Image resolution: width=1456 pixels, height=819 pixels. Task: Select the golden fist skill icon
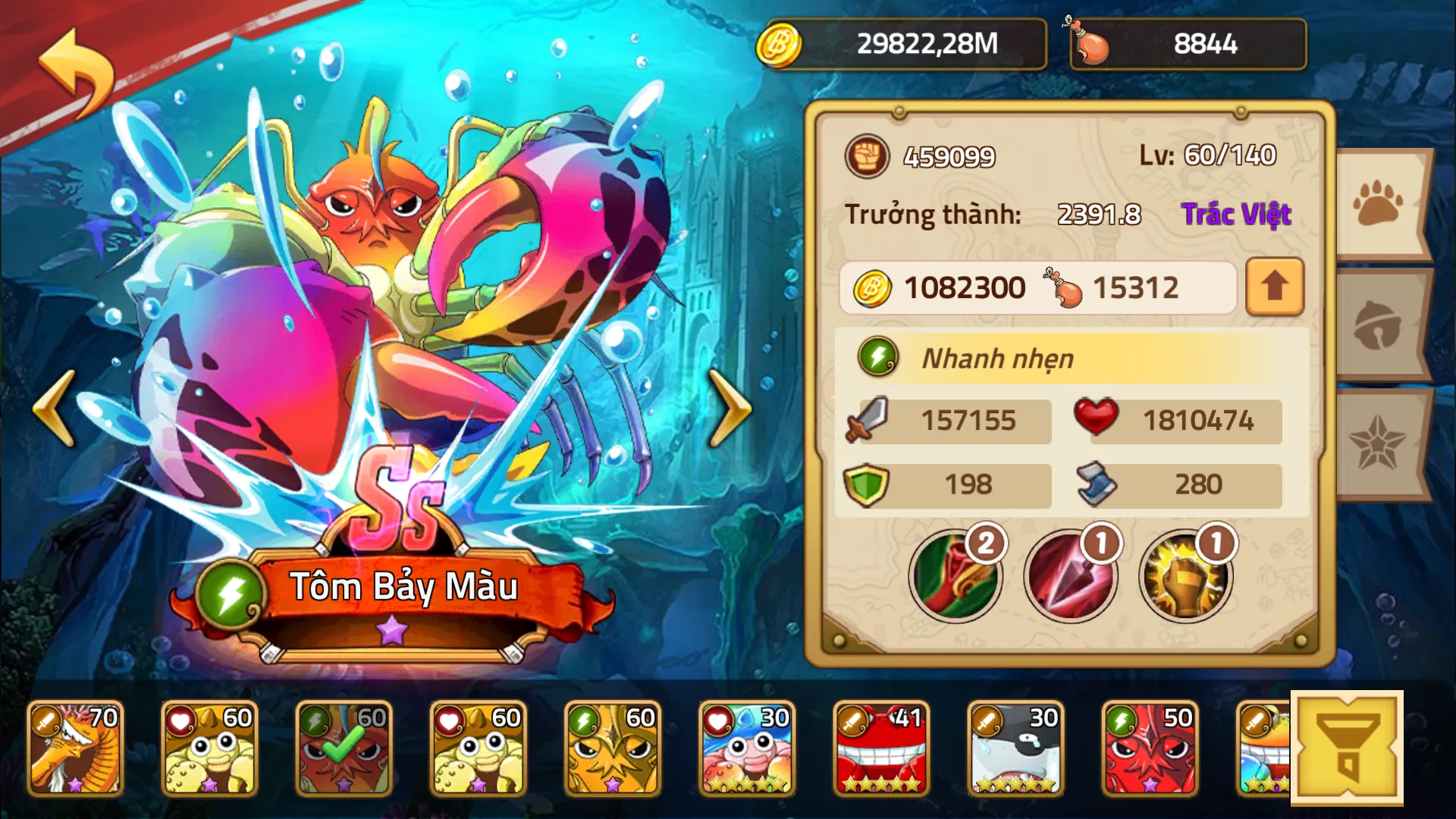point(1185,576)
